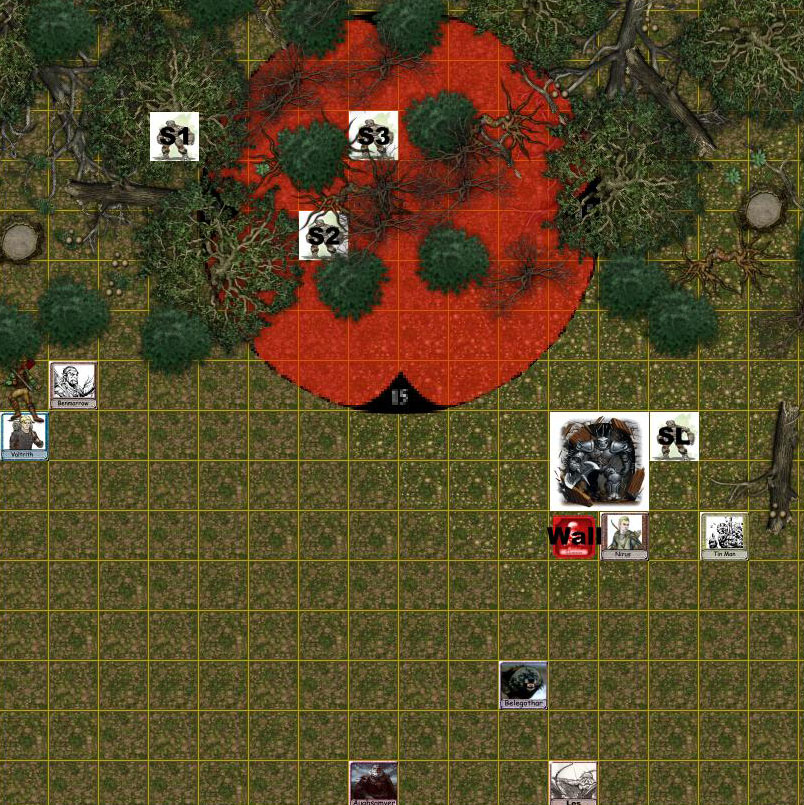The width and height of the screenshot is (804, 805).
Task: Select the S1 enemy token
Action: (174, 137)
